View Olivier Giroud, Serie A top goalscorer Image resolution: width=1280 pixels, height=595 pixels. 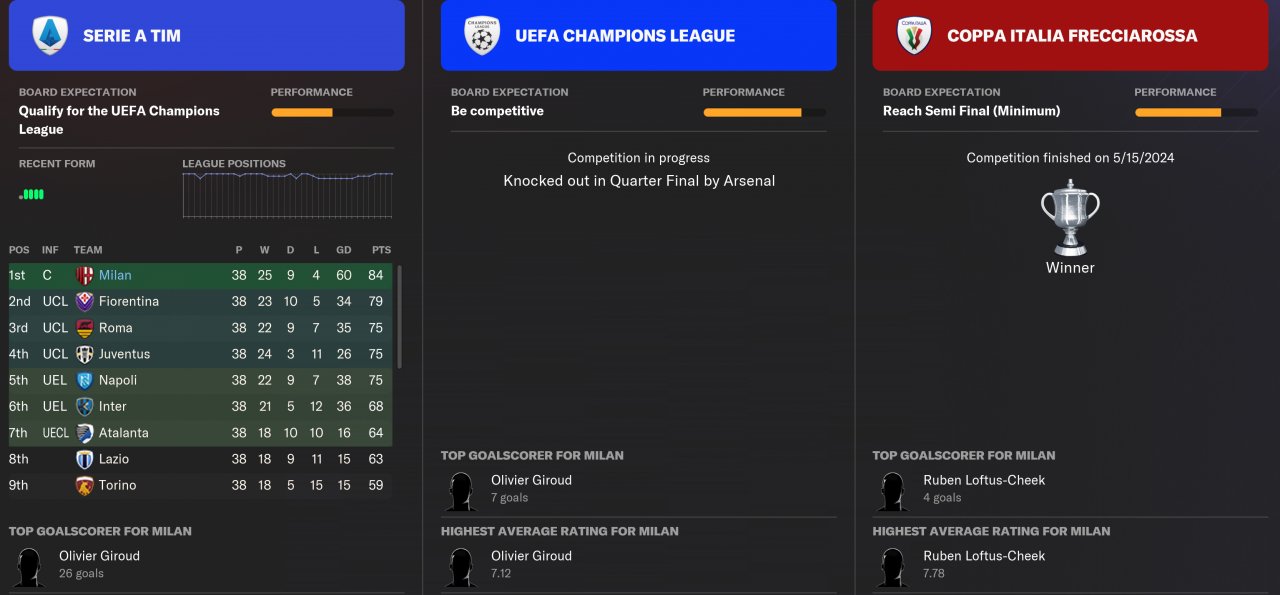pos(99,556)
